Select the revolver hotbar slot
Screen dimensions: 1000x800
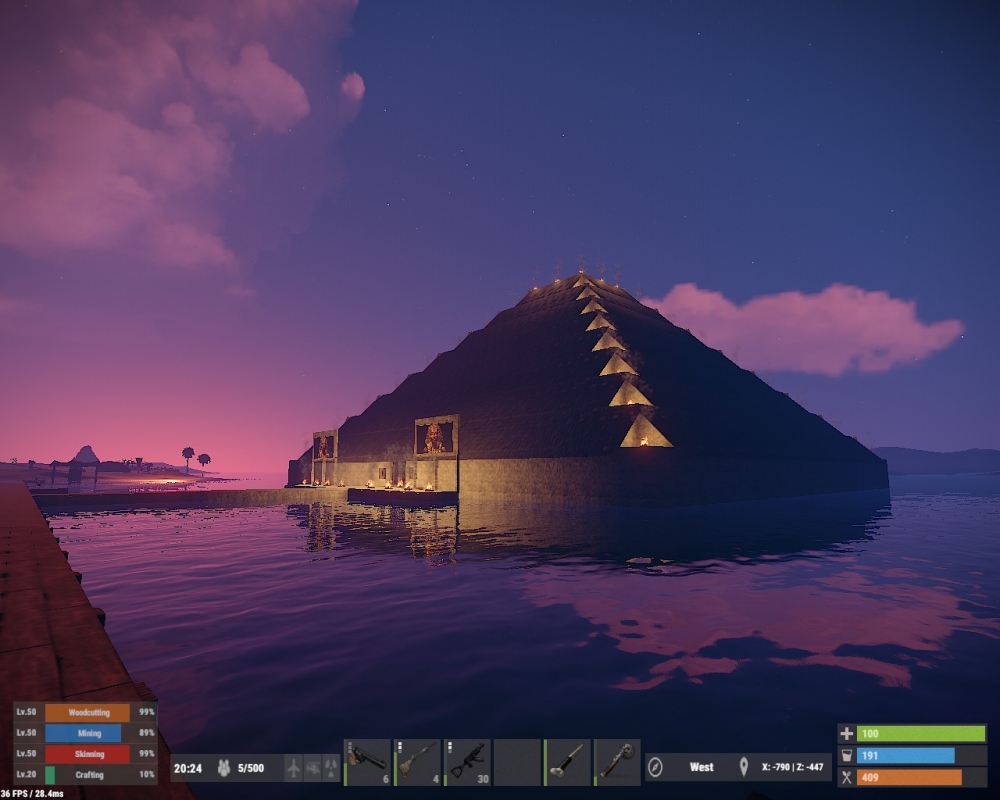[367, 761]
